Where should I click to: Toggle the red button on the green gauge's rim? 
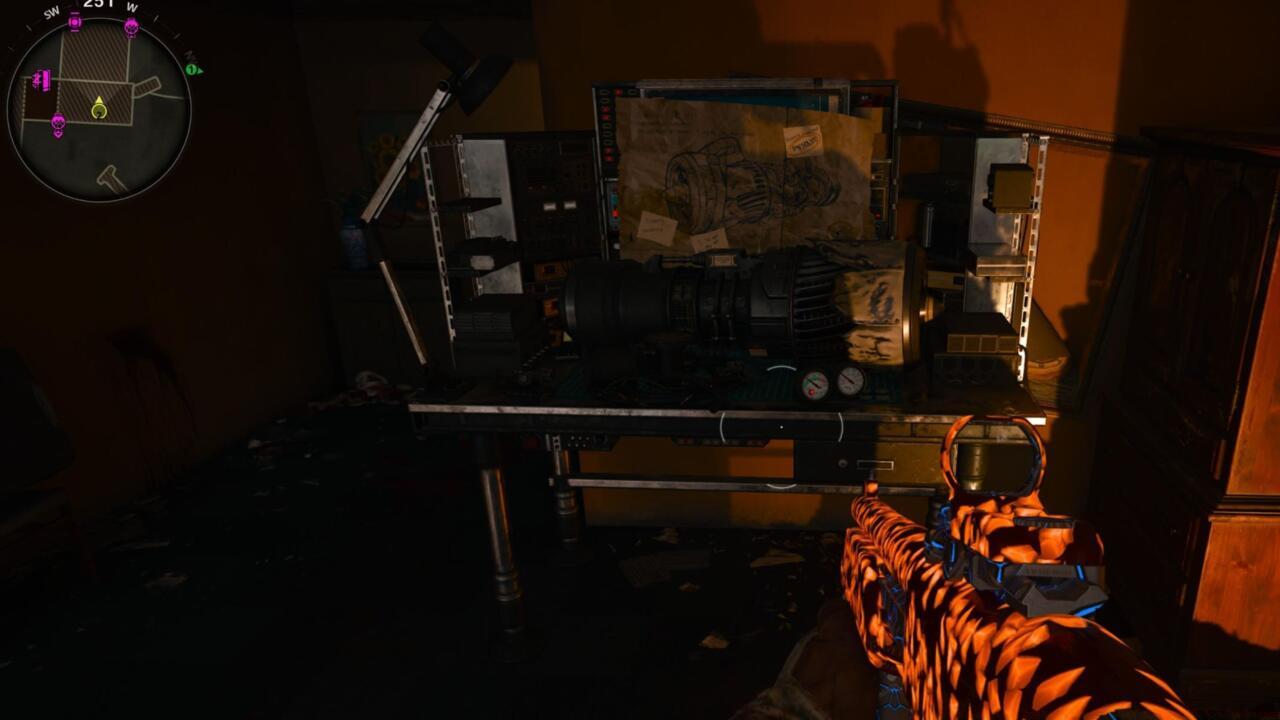[x=811, y=392]
